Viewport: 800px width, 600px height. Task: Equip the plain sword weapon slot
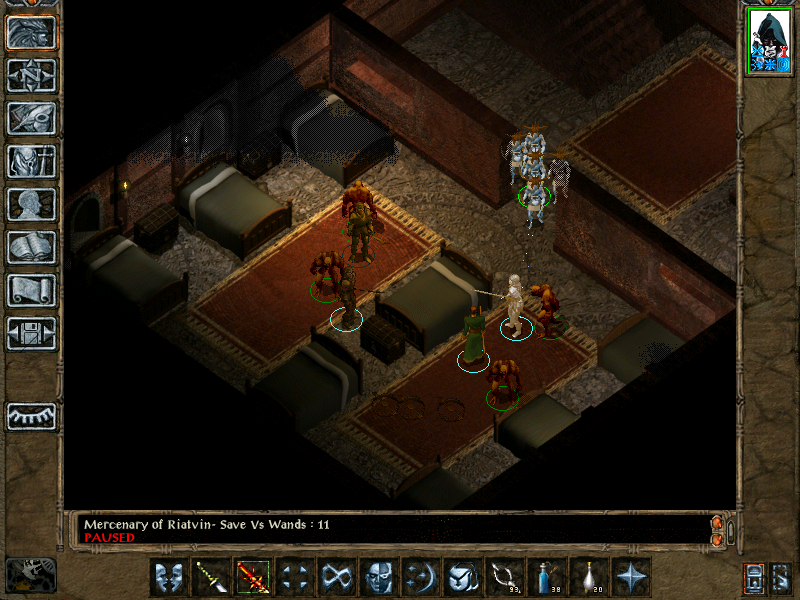click(211, 577)
